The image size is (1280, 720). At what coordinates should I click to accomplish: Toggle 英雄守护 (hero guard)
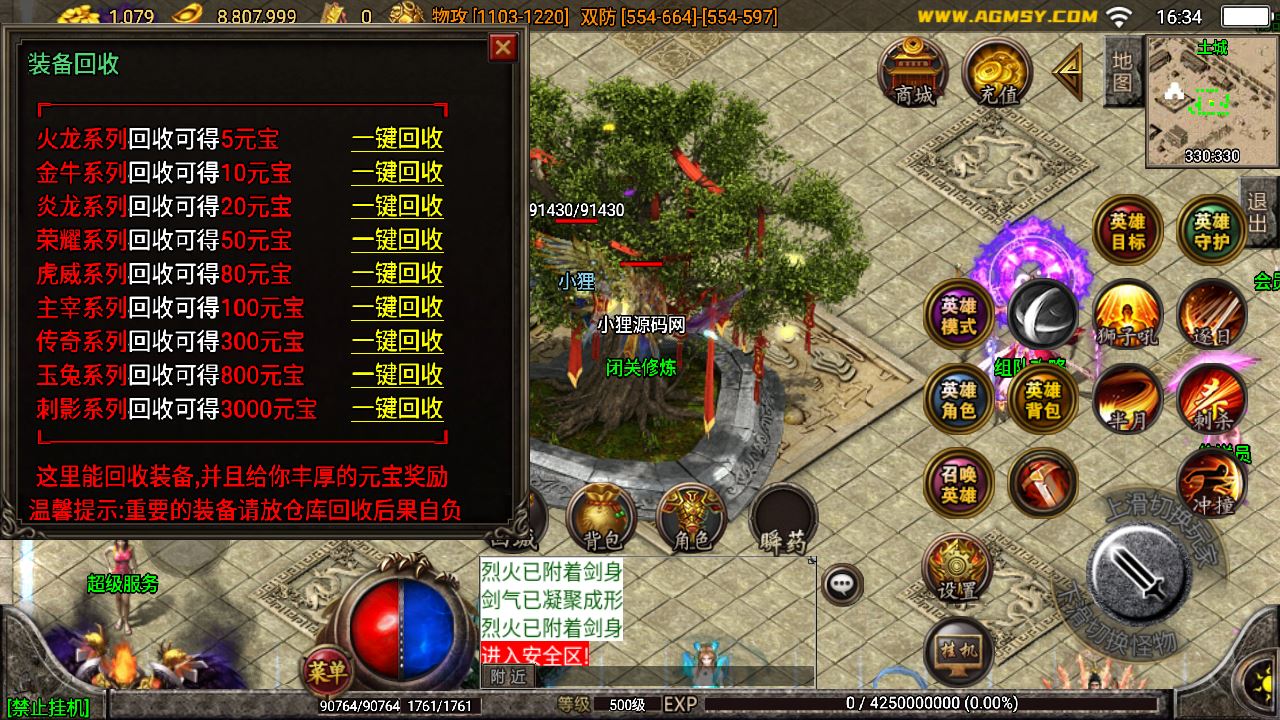1212,230
